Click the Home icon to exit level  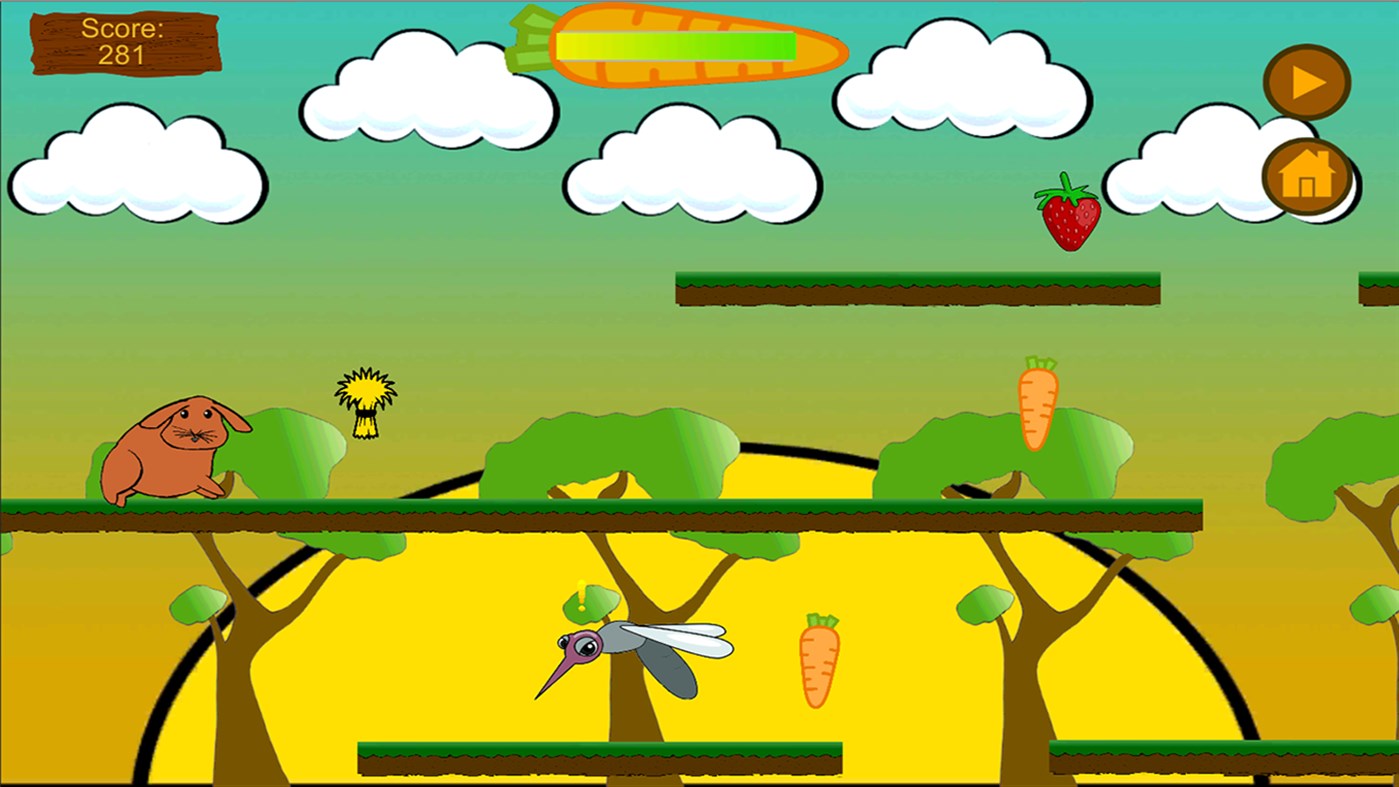[1305, 176]
